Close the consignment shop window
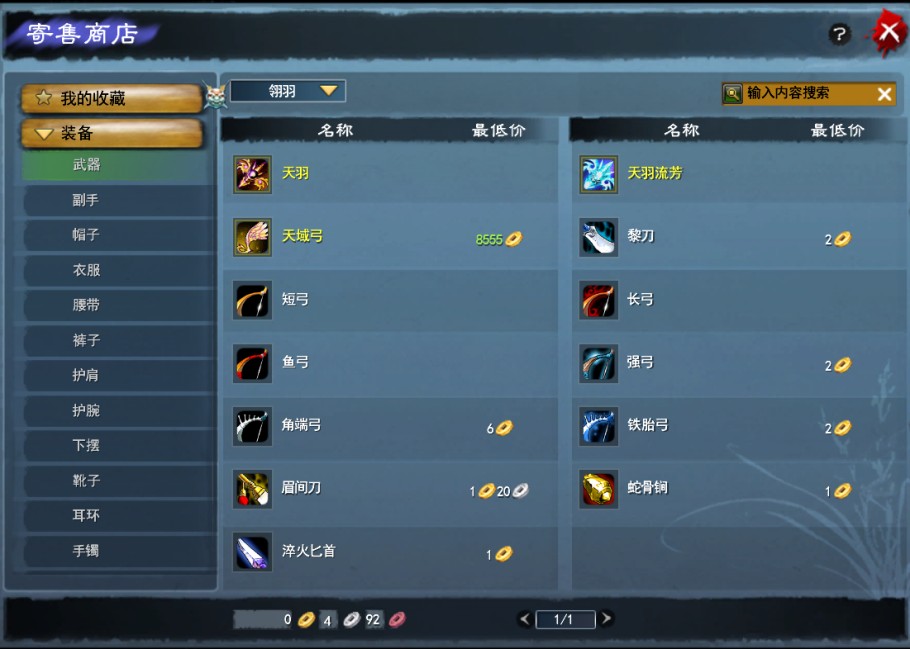Image resolution: width=910 pixels, height=649 pixels. (888, 32)
